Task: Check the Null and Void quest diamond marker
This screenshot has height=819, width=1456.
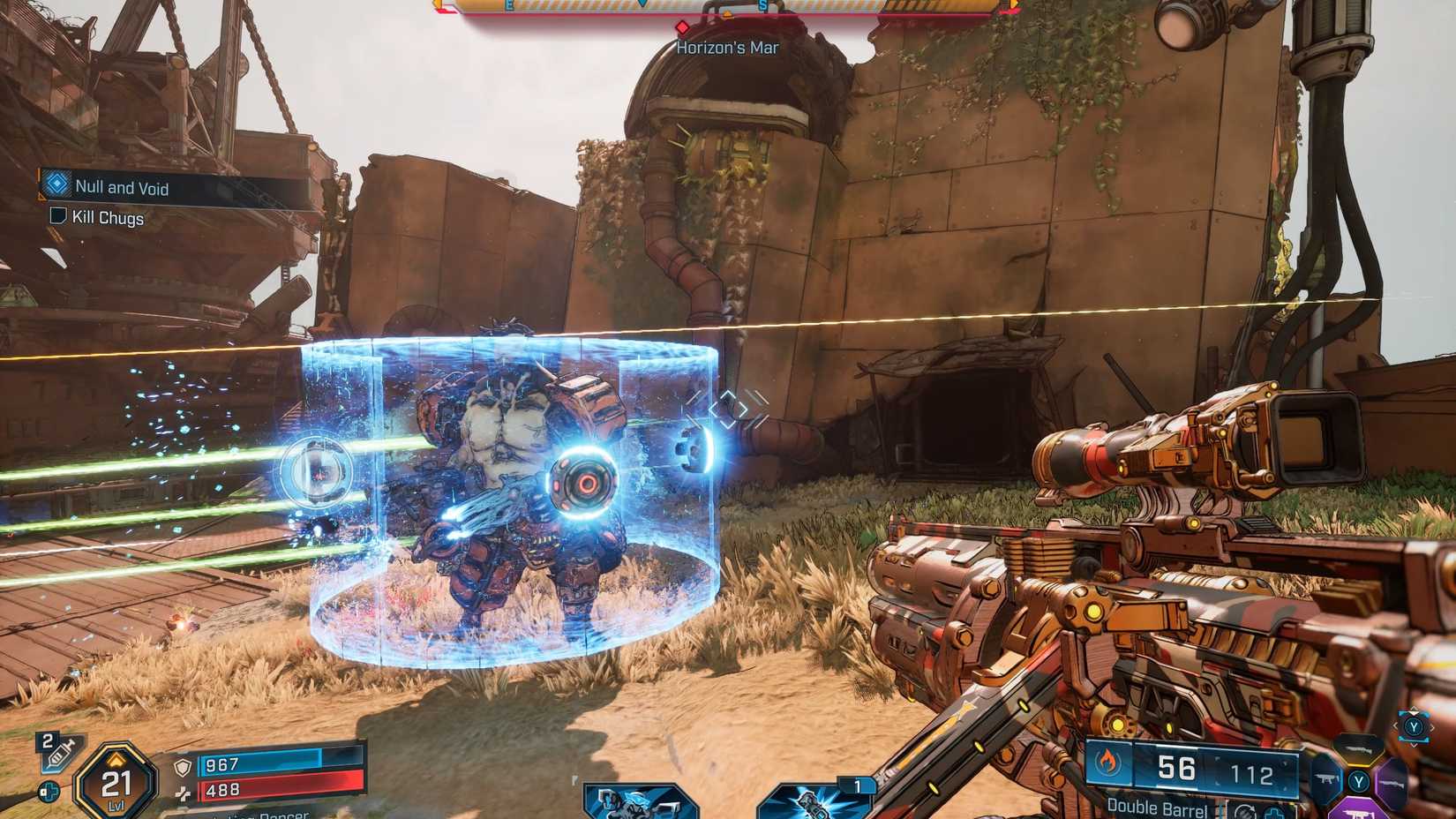Action: (56, 187)
